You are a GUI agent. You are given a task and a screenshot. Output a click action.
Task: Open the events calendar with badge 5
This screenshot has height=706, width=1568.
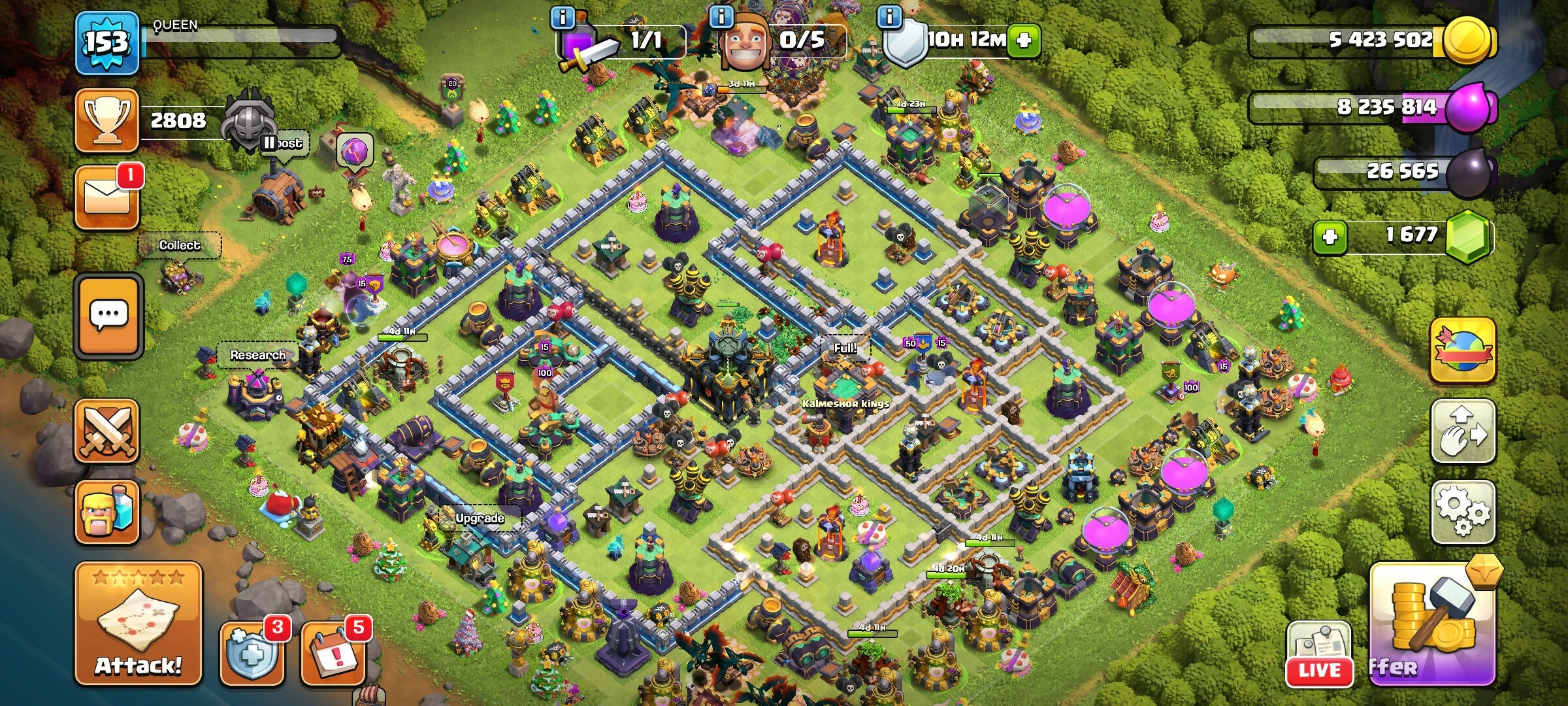coord(333,653)
